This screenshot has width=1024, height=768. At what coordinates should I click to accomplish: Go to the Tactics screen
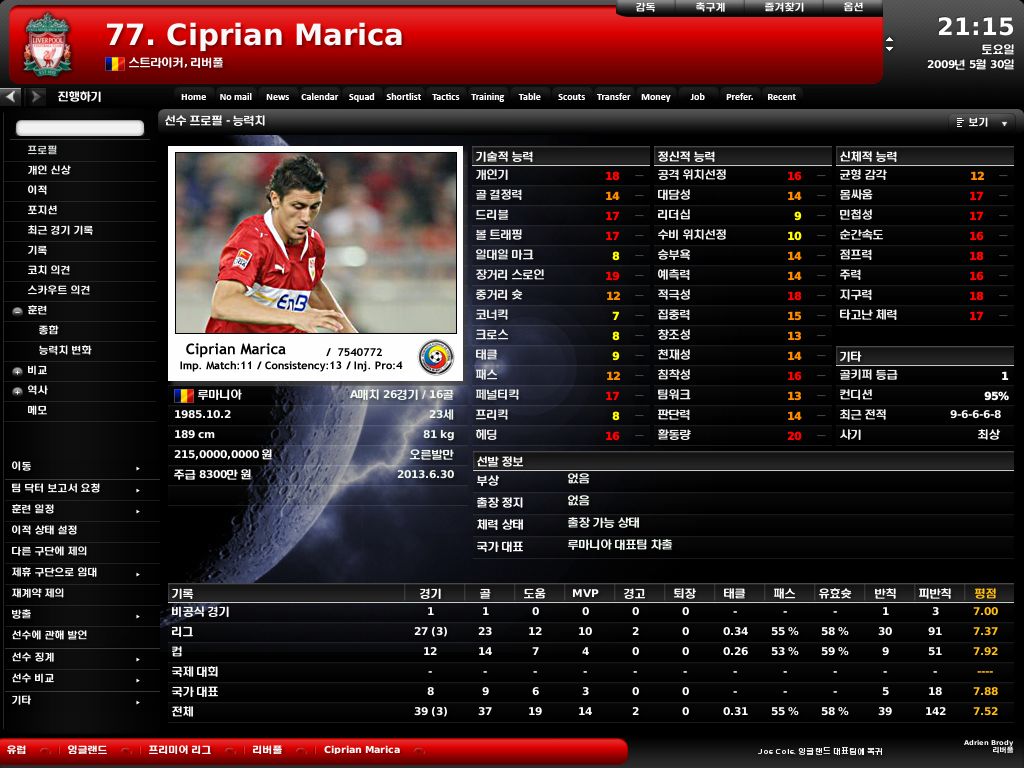(x=446, y=97)
